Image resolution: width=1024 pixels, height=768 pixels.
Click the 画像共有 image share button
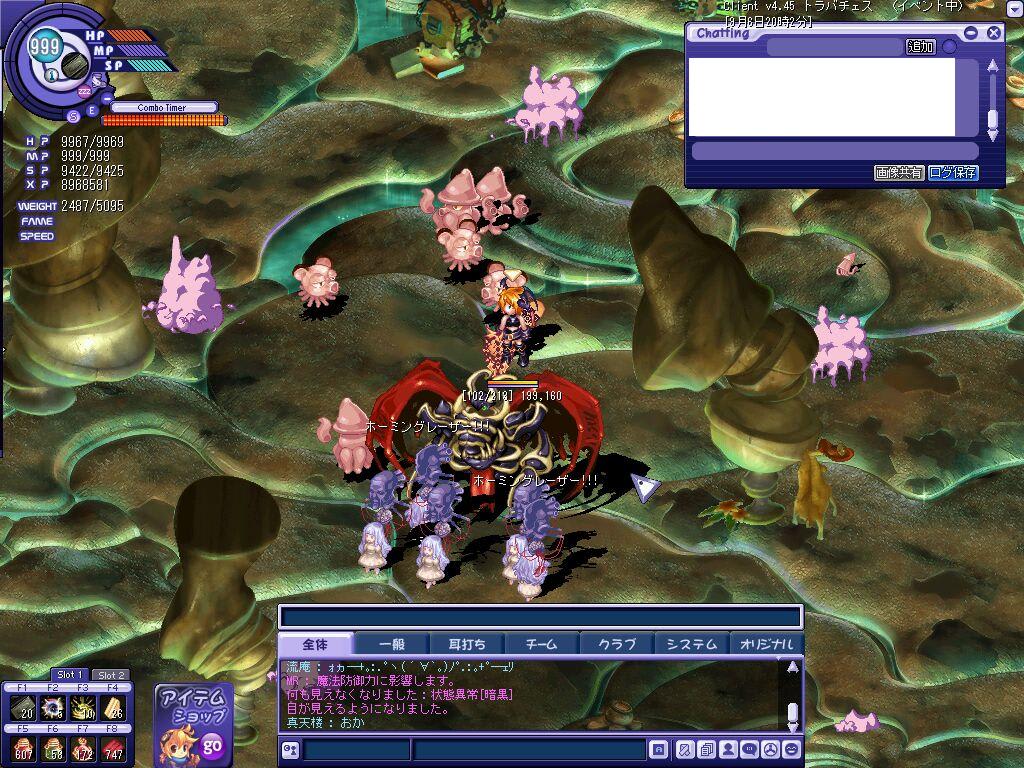pyautogui.click(x=899, y=172)
